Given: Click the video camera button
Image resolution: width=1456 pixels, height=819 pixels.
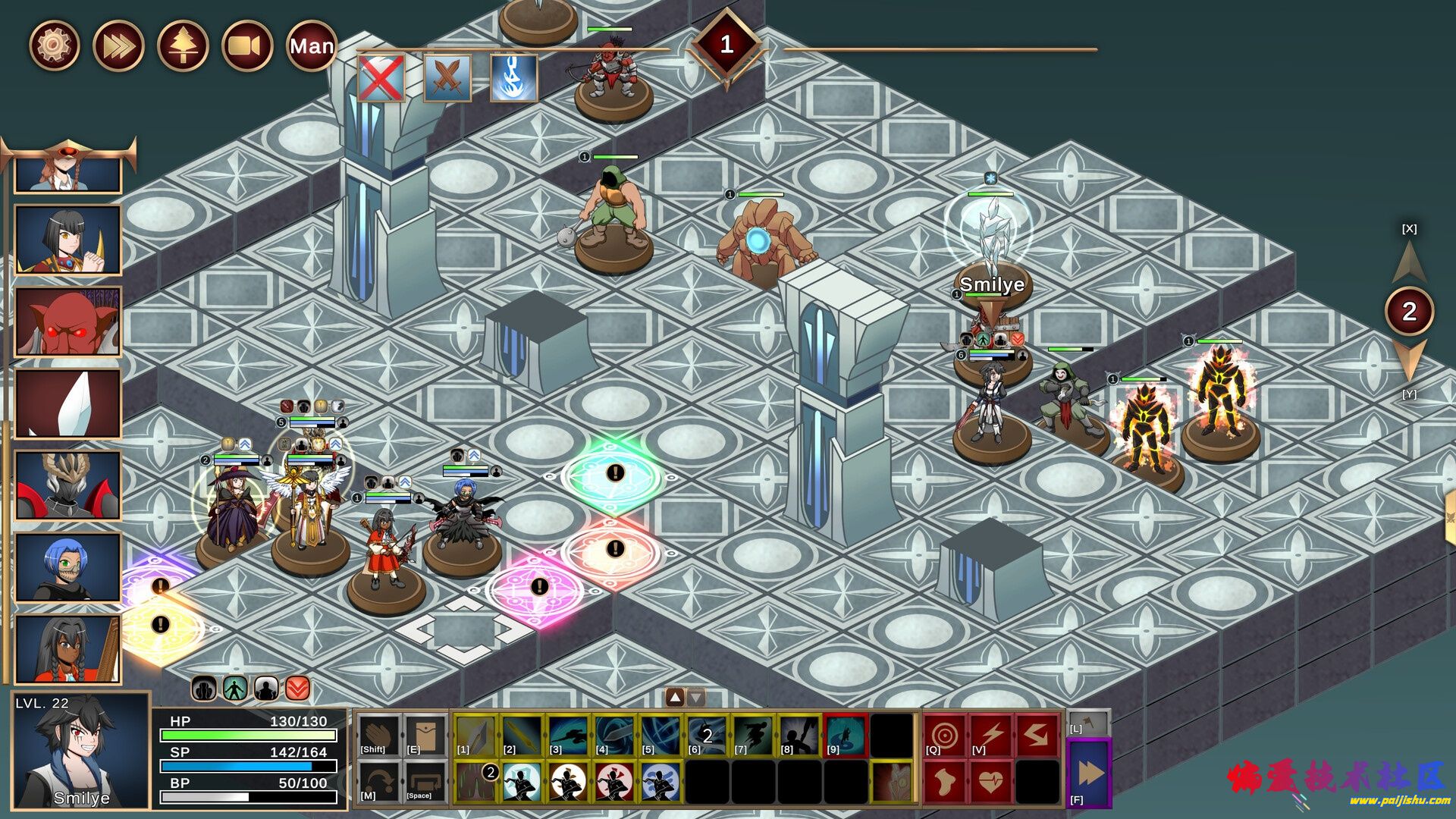Looking at the screenshot, I should (247, 45).
